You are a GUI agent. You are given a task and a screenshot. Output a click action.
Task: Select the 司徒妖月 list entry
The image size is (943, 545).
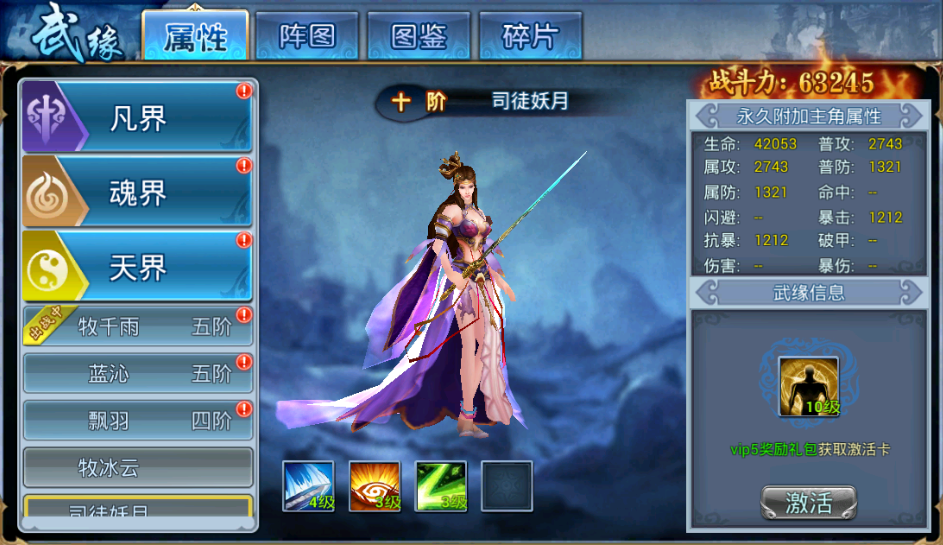click(138, 509)
